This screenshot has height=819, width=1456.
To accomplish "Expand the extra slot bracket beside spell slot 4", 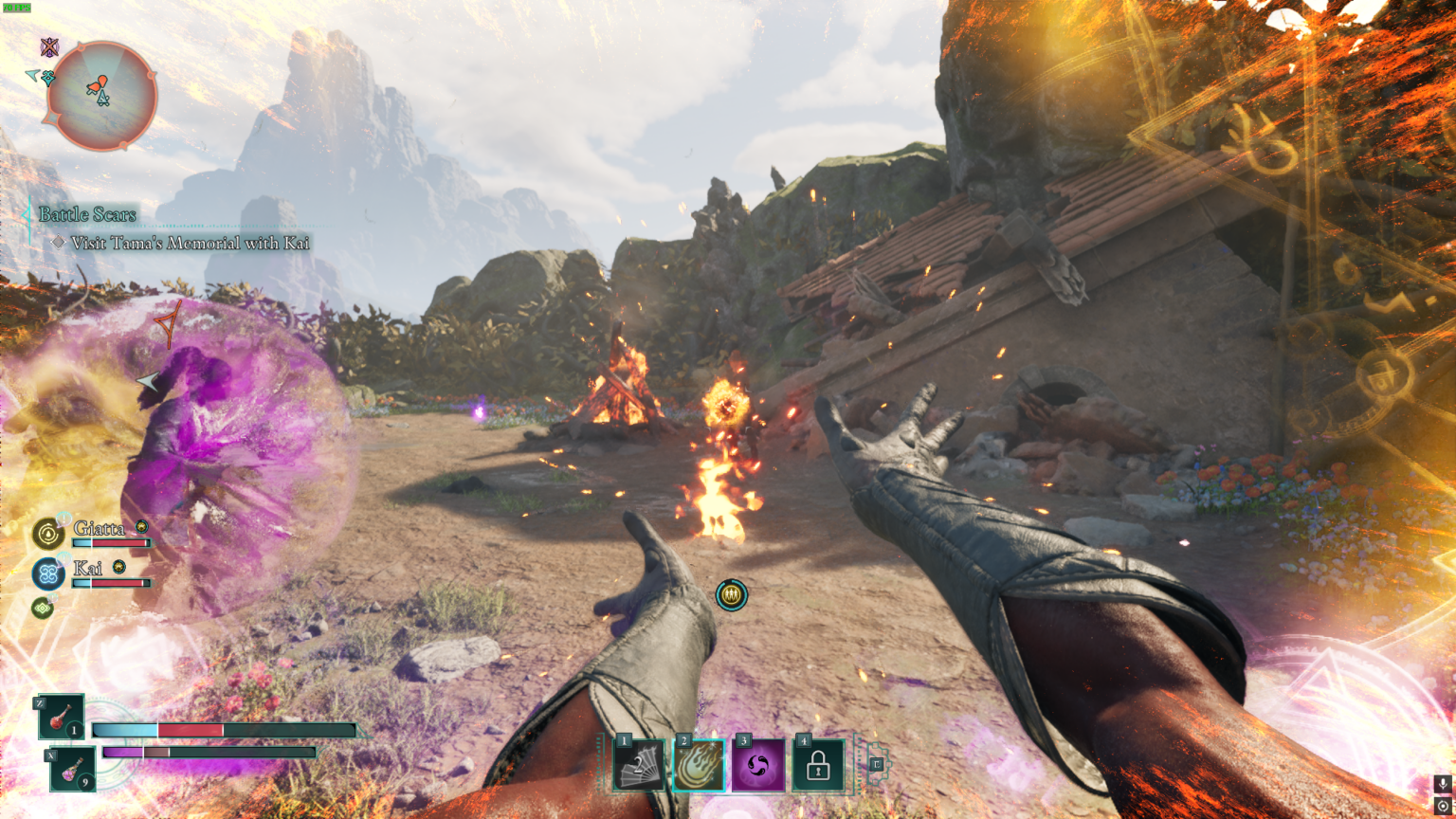I will coord(876,765).
